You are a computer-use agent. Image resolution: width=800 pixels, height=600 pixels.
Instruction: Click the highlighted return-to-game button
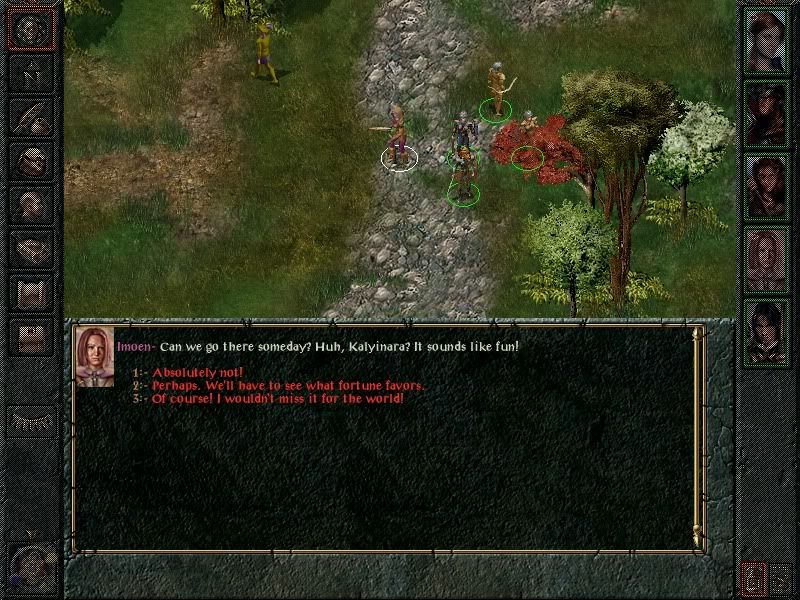[30, 29]
